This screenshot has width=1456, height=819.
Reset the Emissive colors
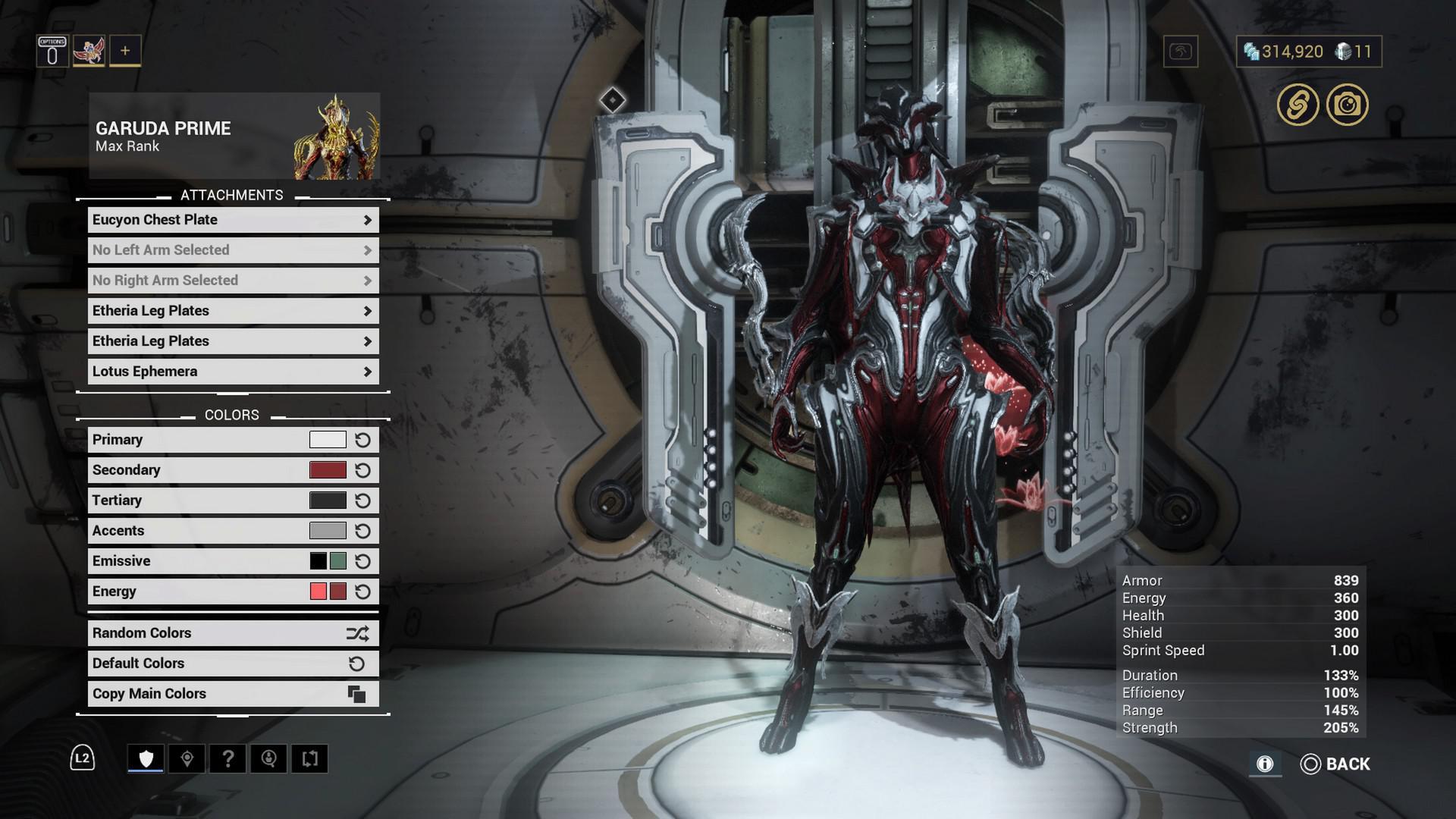pyautogui.click(x=363, y=561)
